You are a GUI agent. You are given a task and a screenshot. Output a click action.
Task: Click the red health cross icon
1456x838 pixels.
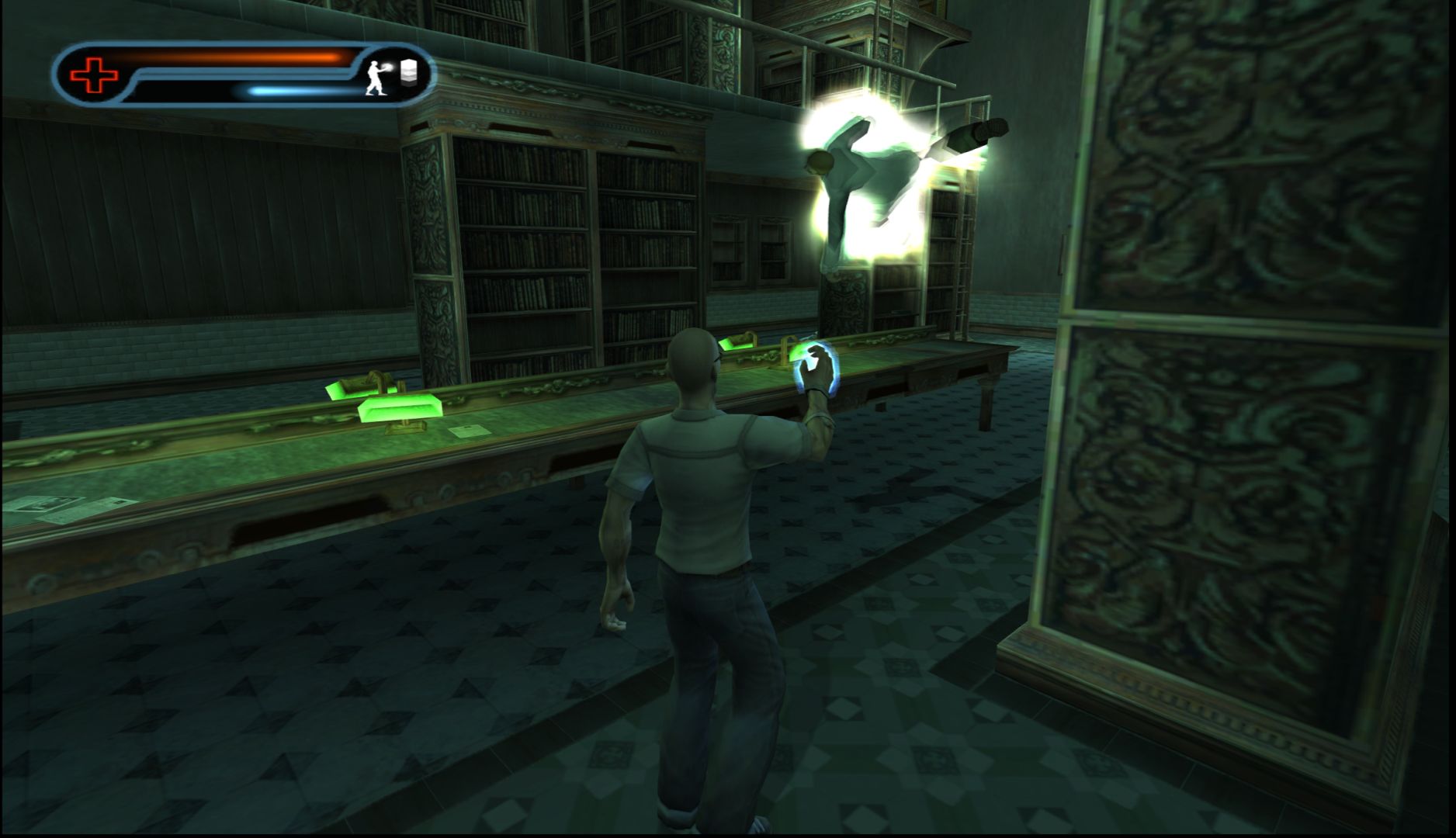pos(95,75)
